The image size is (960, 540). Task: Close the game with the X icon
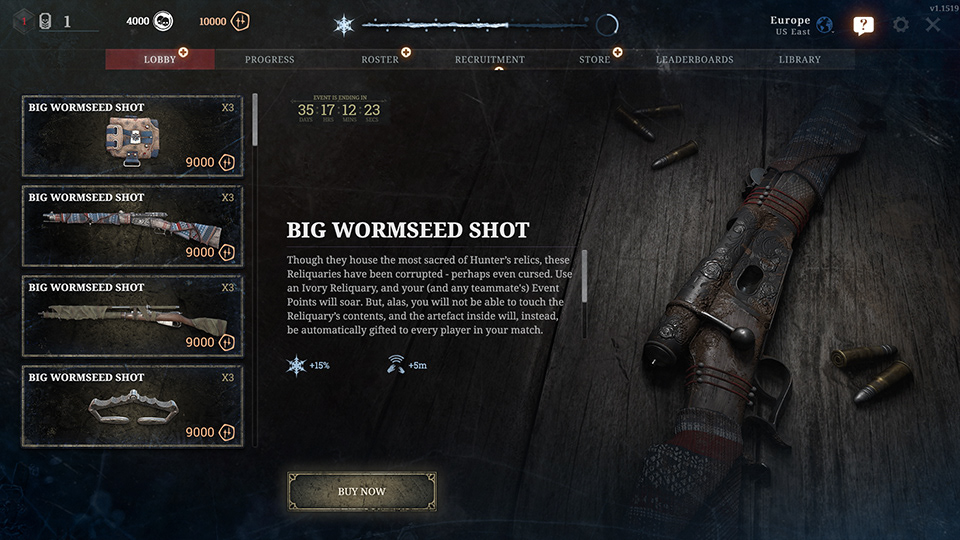pos(933,24)
